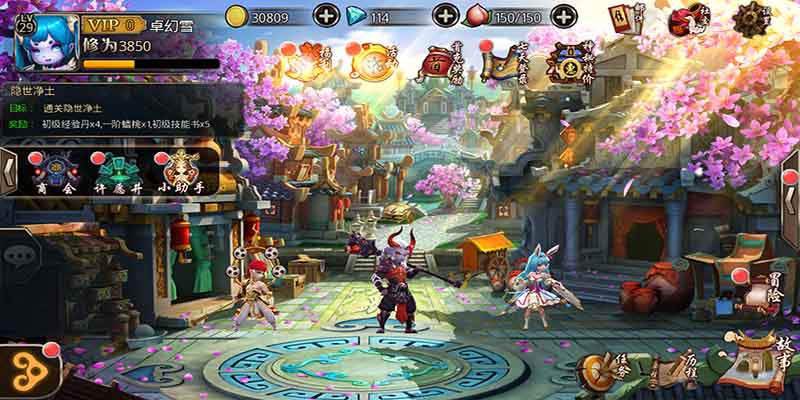Buy more blue diamonds with the plus button
800x400 pixels.
pyautogui.click(x=446, y=16)
